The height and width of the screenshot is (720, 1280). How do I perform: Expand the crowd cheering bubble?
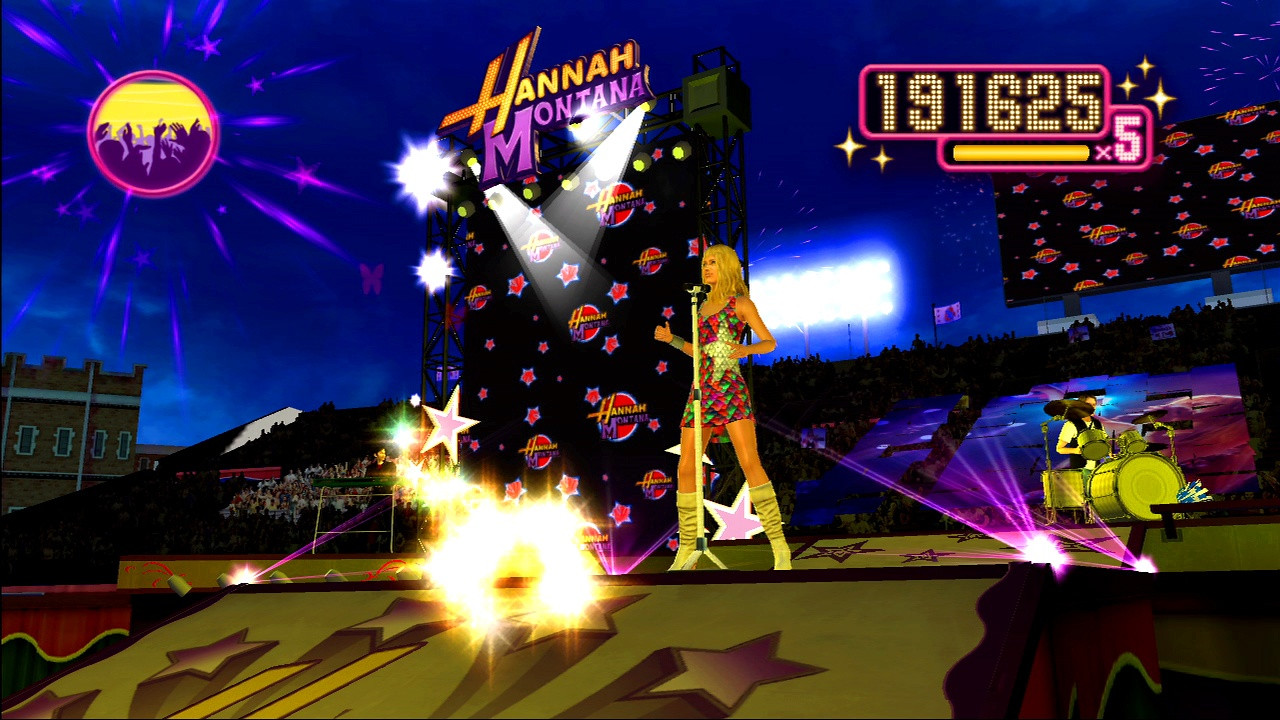(148, 130)
